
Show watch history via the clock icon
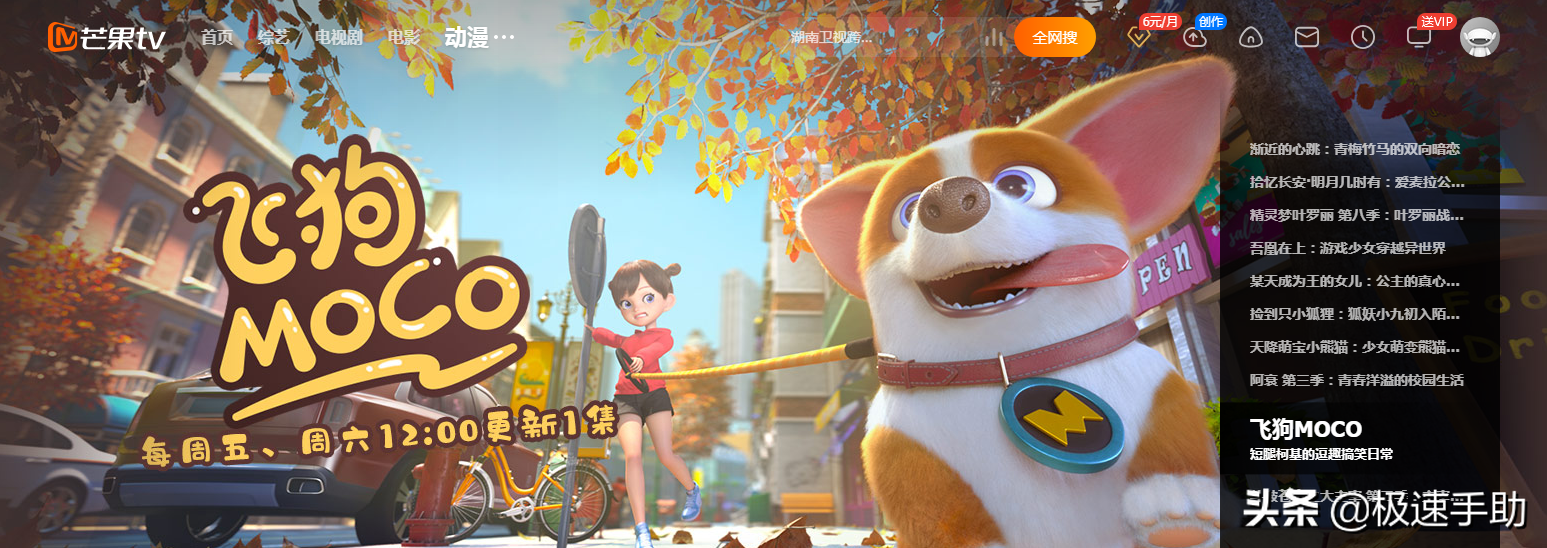click(1362, 37)
